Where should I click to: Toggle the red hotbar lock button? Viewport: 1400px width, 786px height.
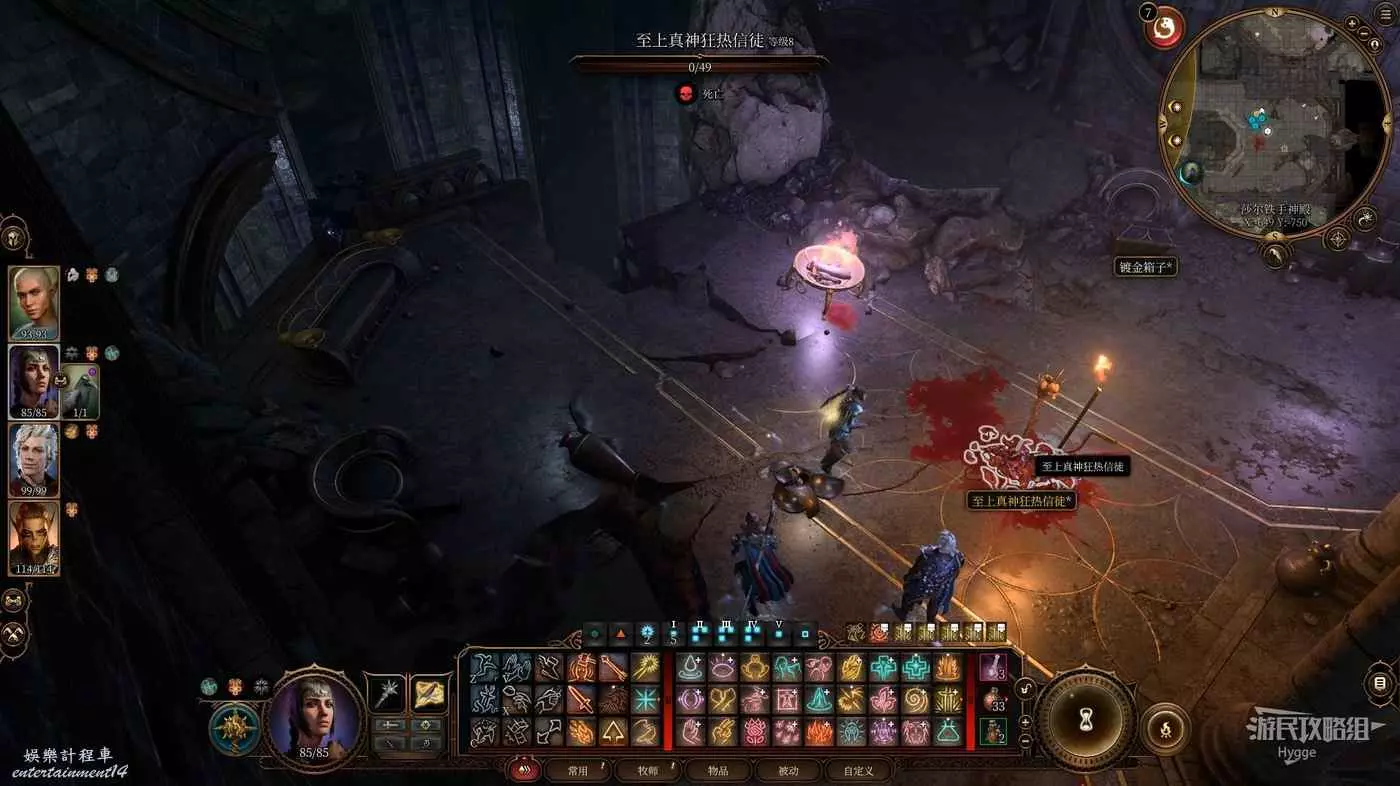[521, 770]
